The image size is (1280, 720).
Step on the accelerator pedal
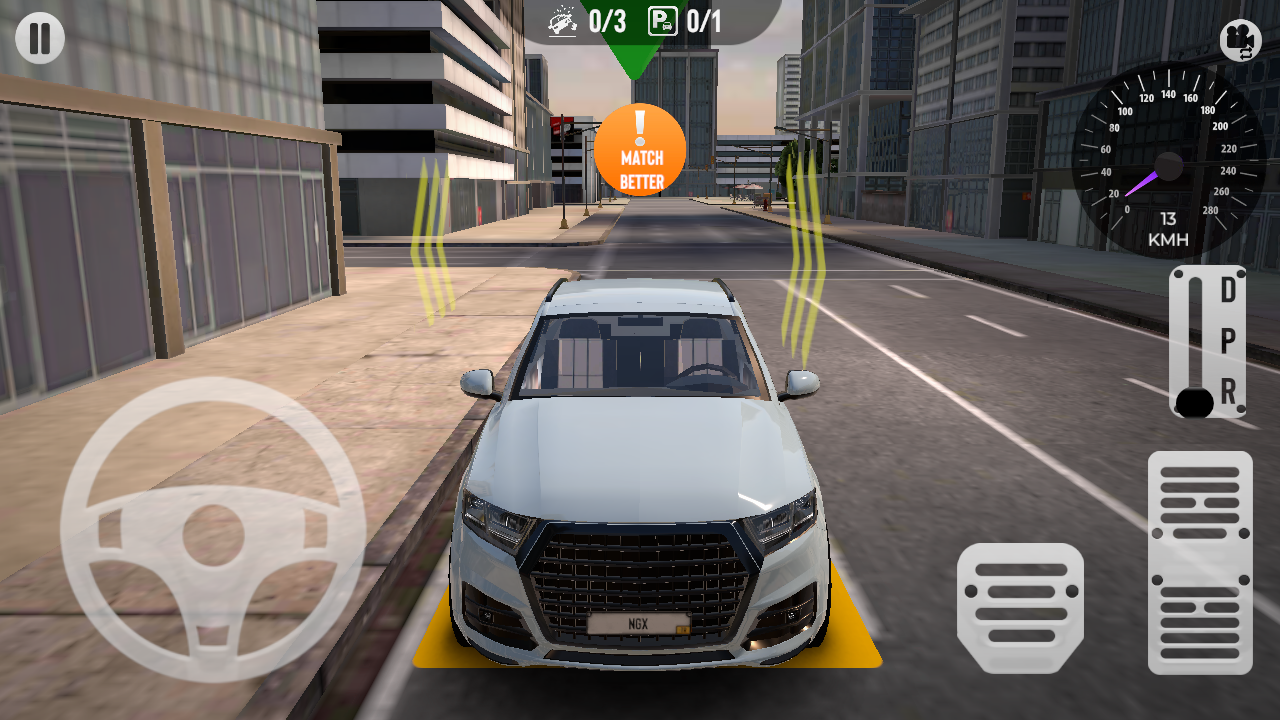(1200, 562)
